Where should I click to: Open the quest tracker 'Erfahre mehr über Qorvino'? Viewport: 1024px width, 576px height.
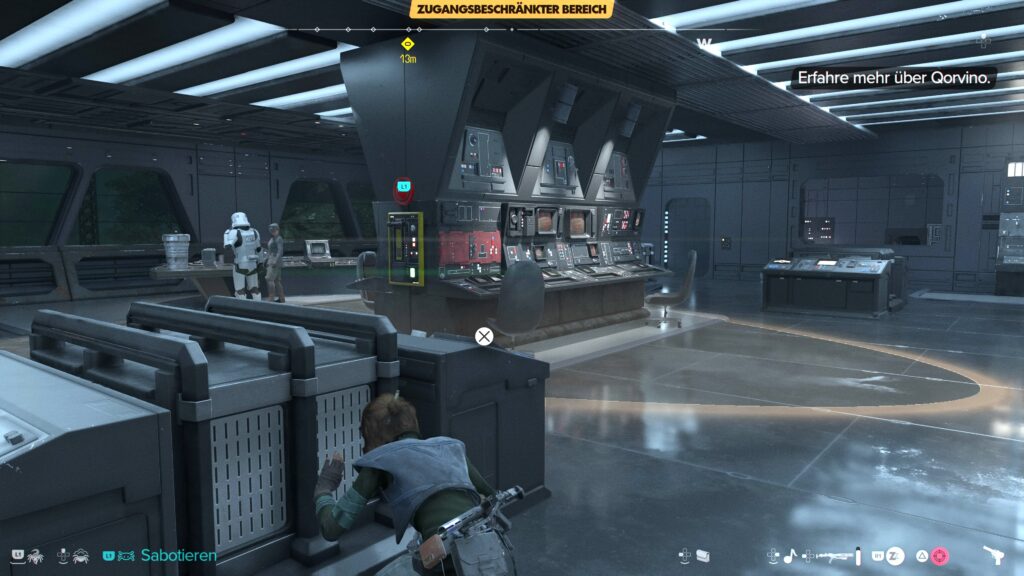(894, 78)
